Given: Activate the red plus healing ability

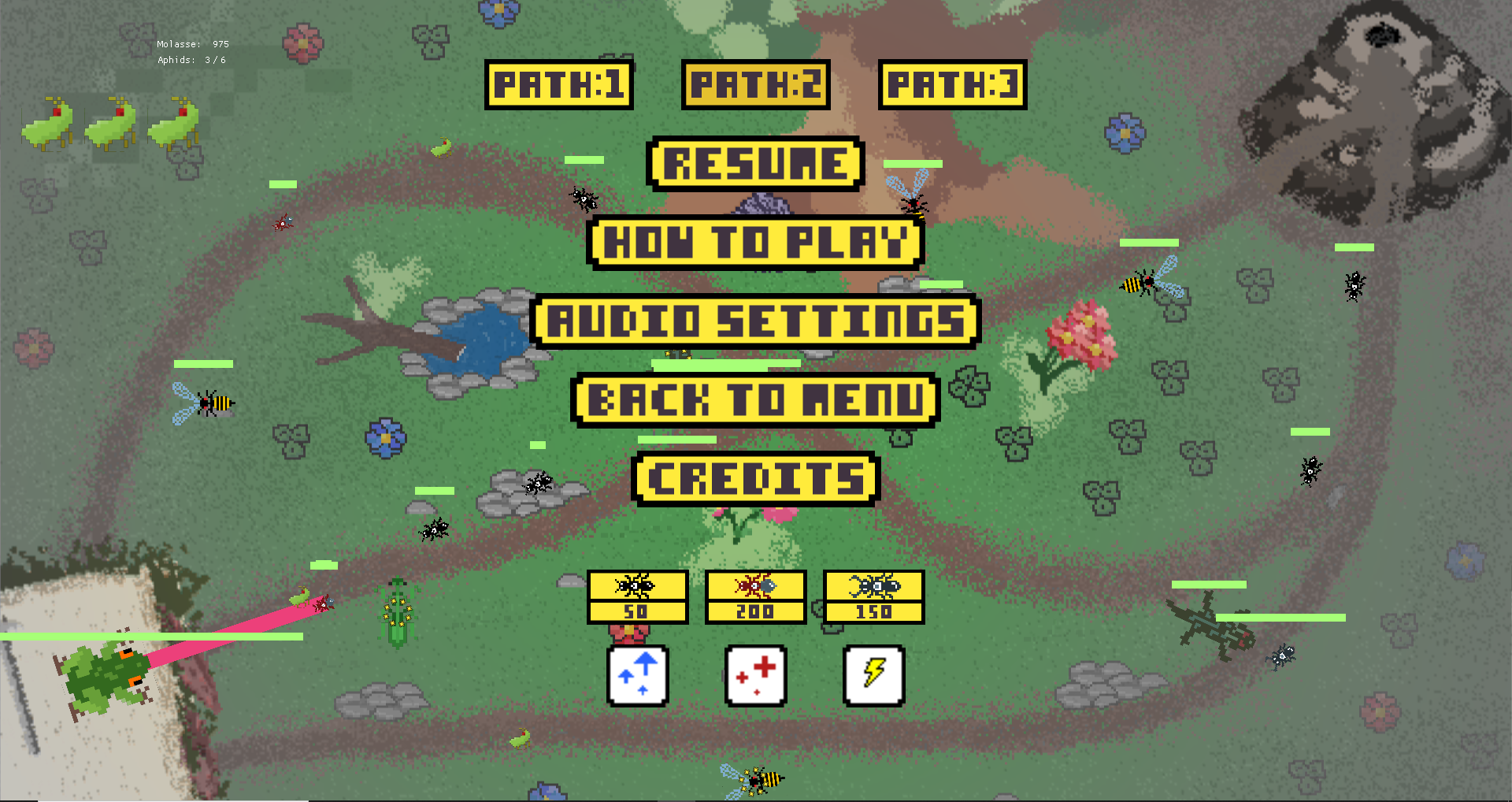Looking at the screenshot, I should tap(756, 676).
